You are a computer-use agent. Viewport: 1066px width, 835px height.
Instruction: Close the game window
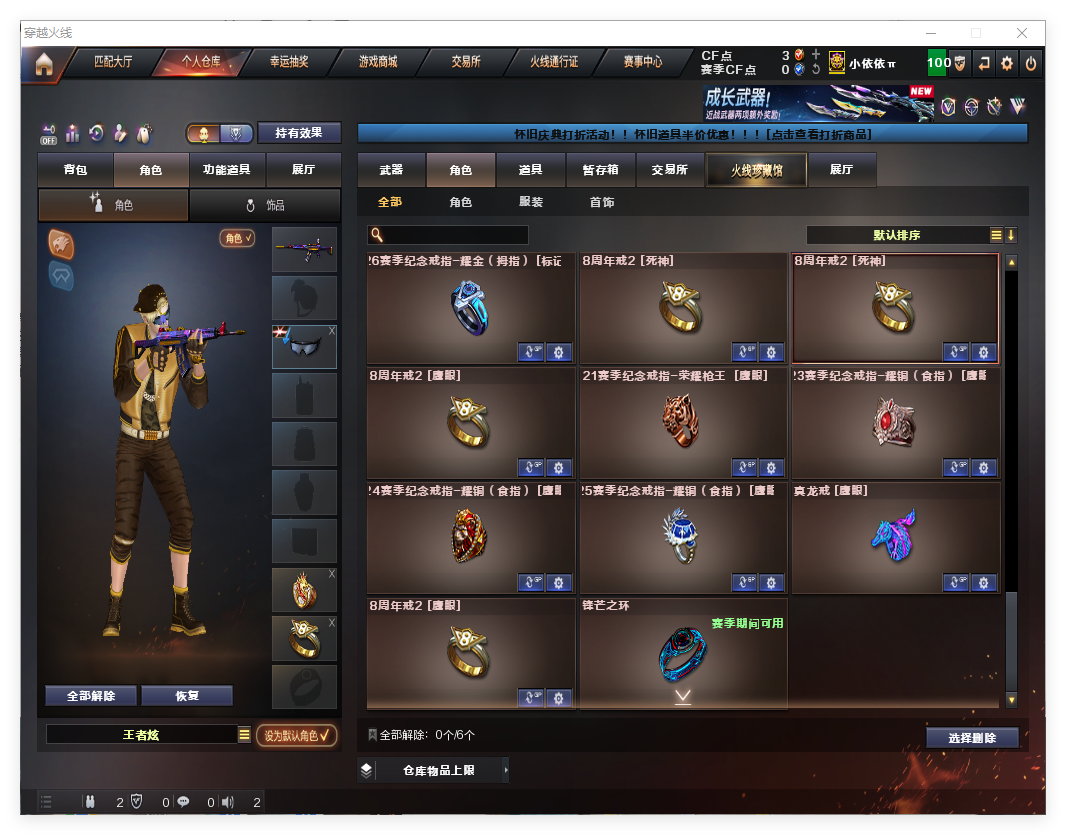(x=1022, y=33)
